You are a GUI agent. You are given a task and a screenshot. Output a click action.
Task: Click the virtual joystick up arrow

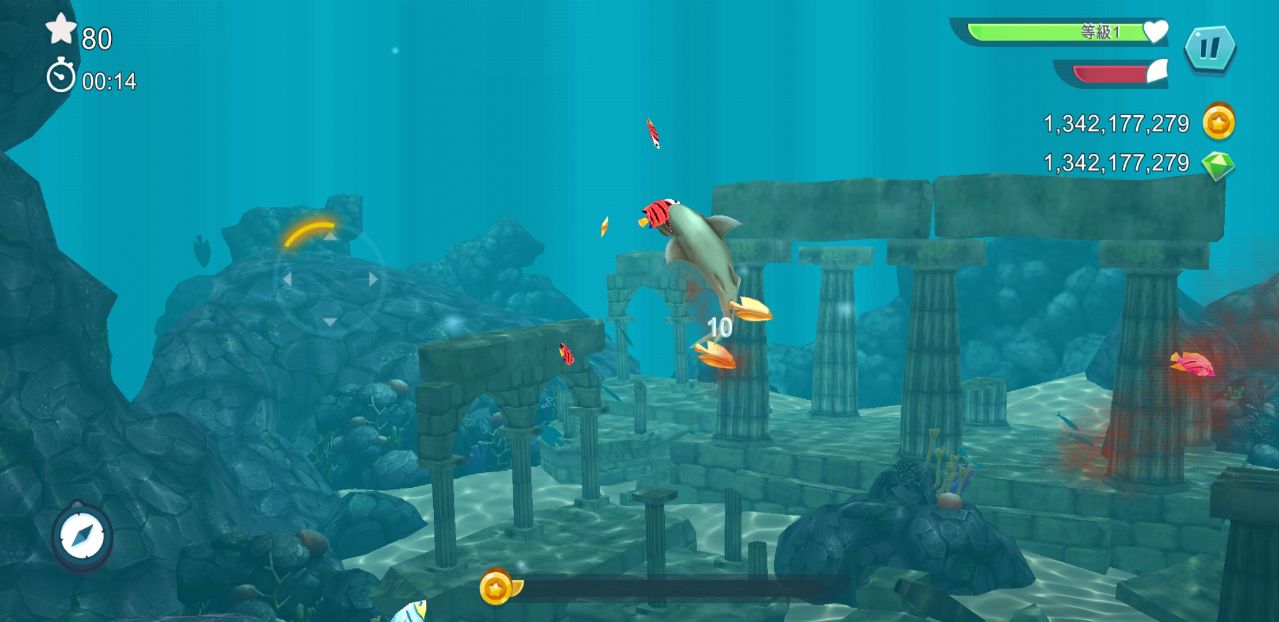(329, 237)
